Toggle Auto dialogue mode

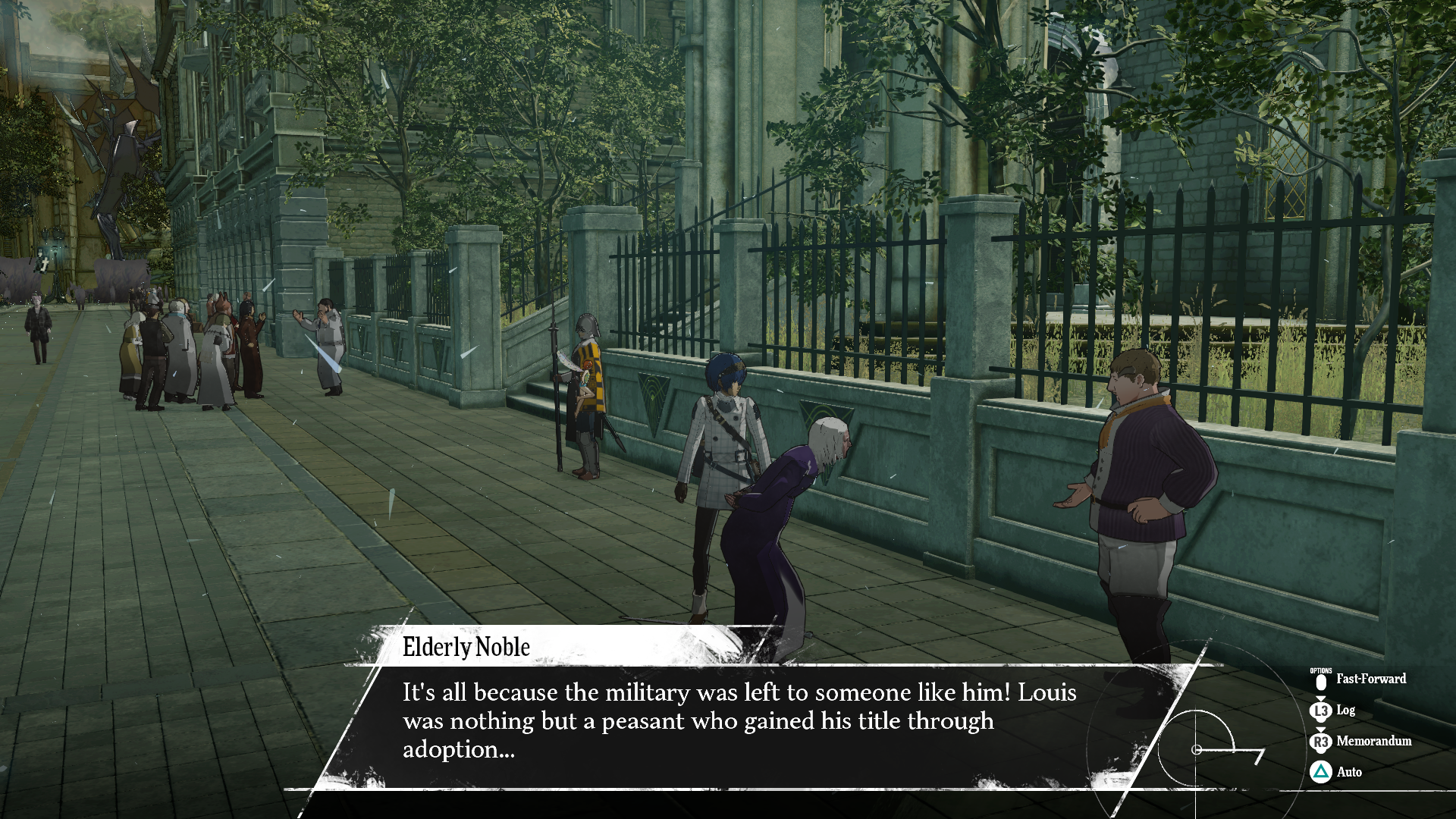tap(1337, 772)
